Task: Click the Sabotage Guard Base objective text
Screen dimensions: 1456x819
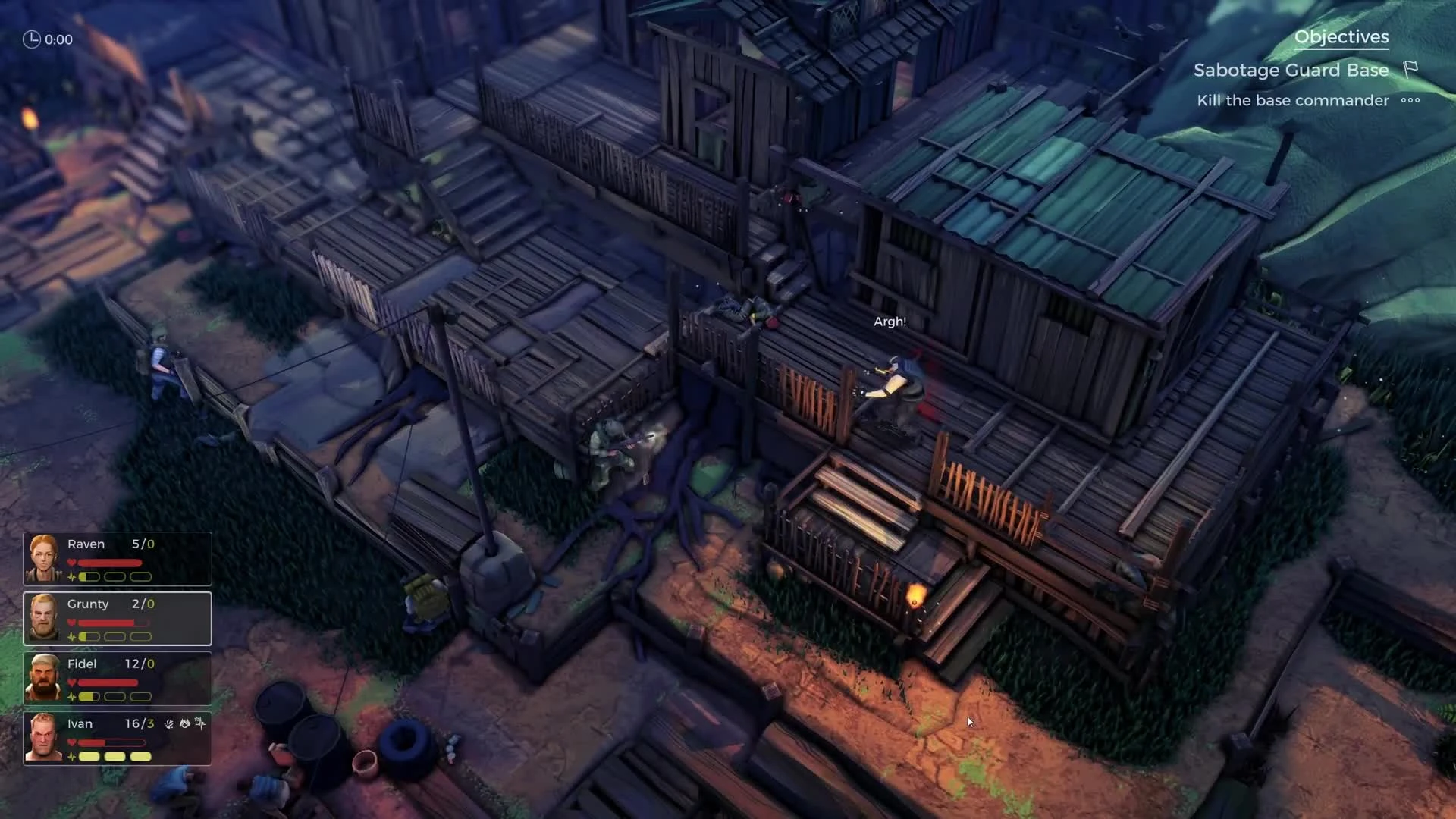Action: [1291, 70]
